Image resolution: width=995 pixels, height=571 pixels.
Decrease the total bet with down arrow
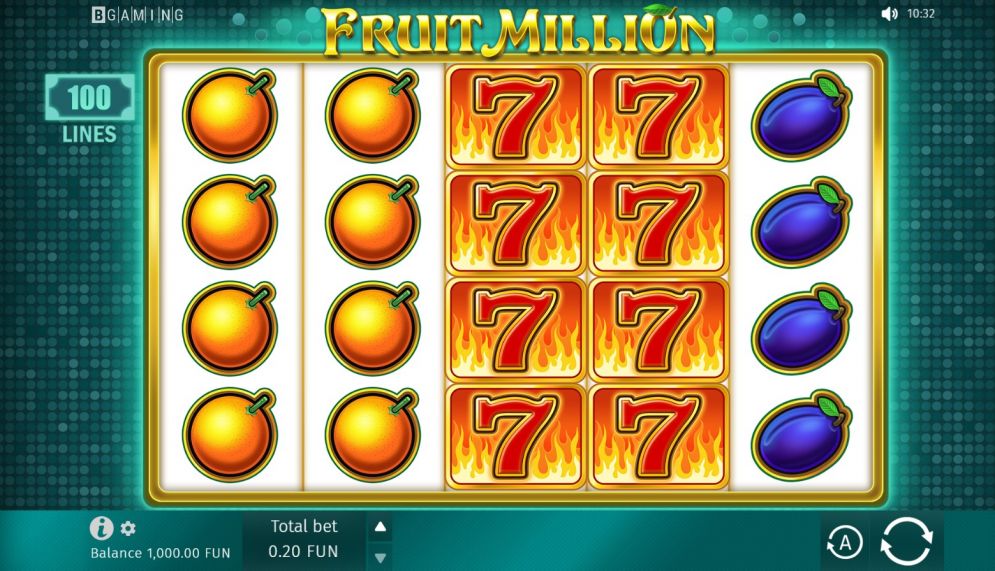[x=380, y=556]
